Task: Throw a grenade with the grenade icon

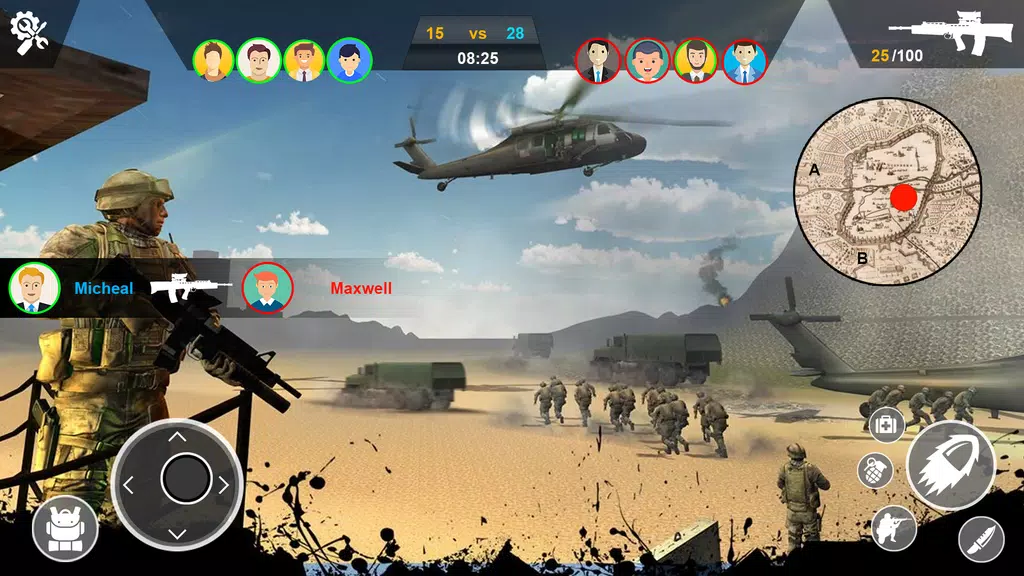Action: click(875, 470)
